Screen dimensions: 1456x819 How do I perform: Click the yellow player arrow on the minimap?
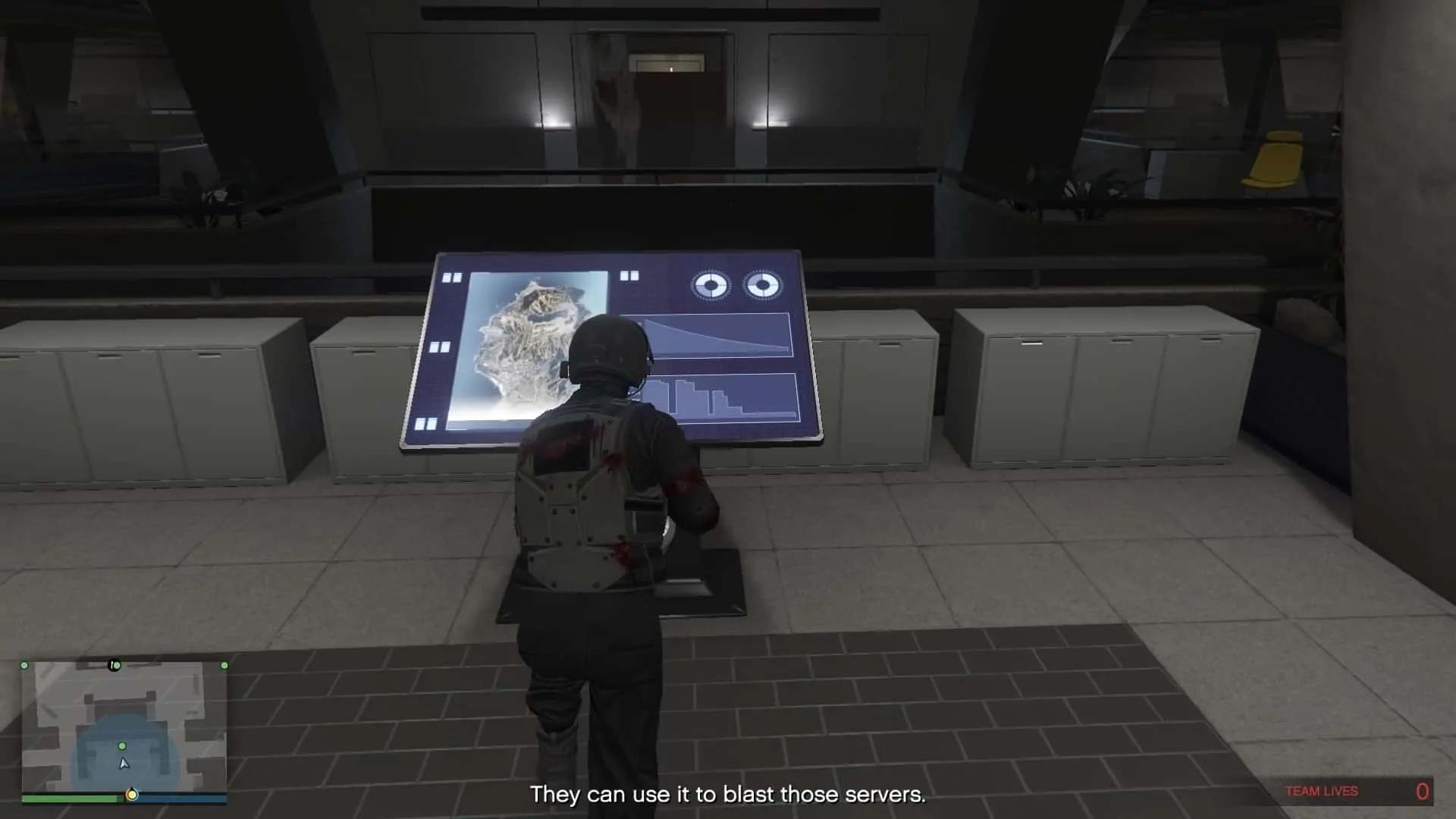(x=124, y=764)
